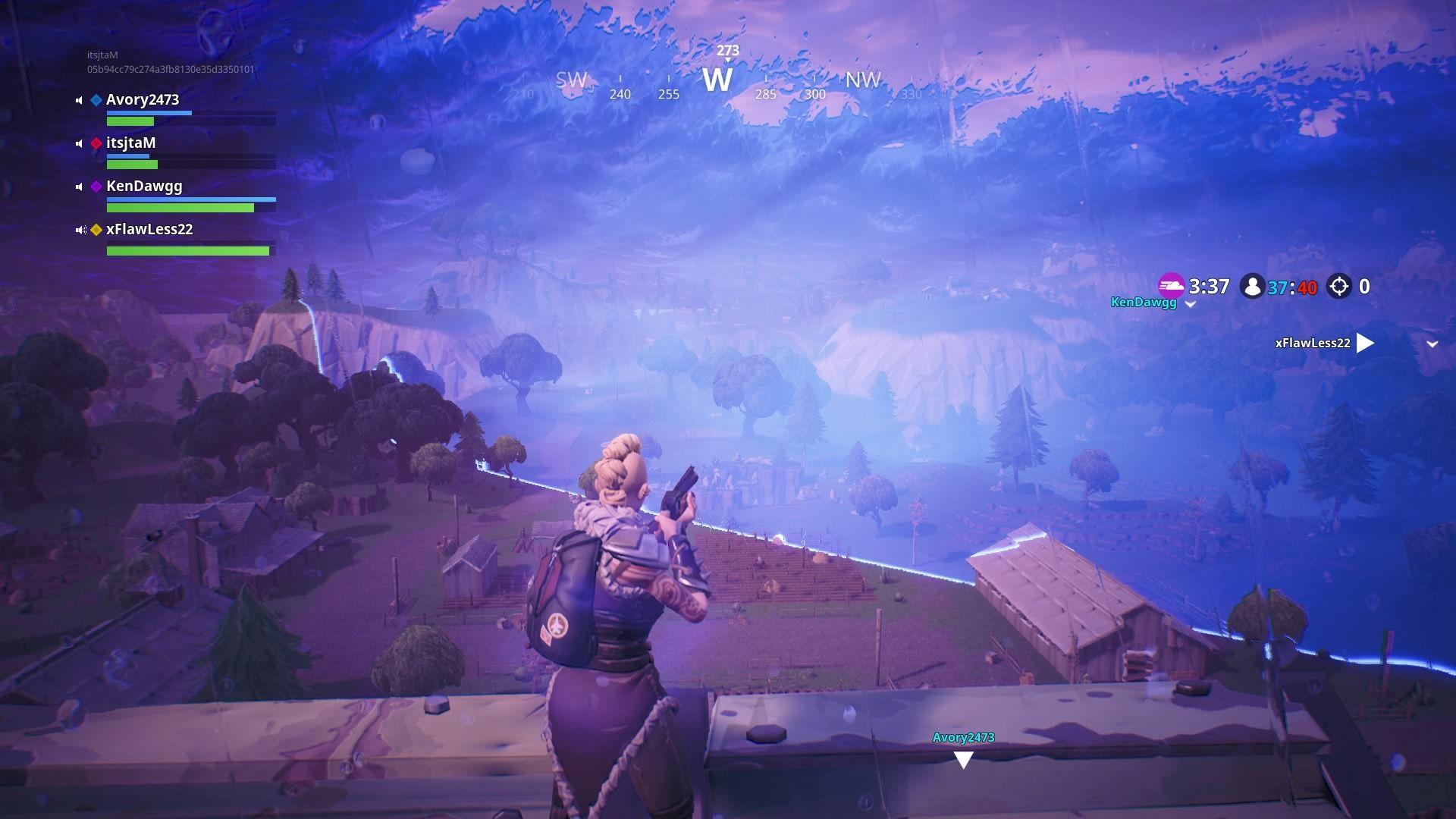Mute Avory2473's voice chat speaker icon

pyautogui.click(x=78, y=99)
